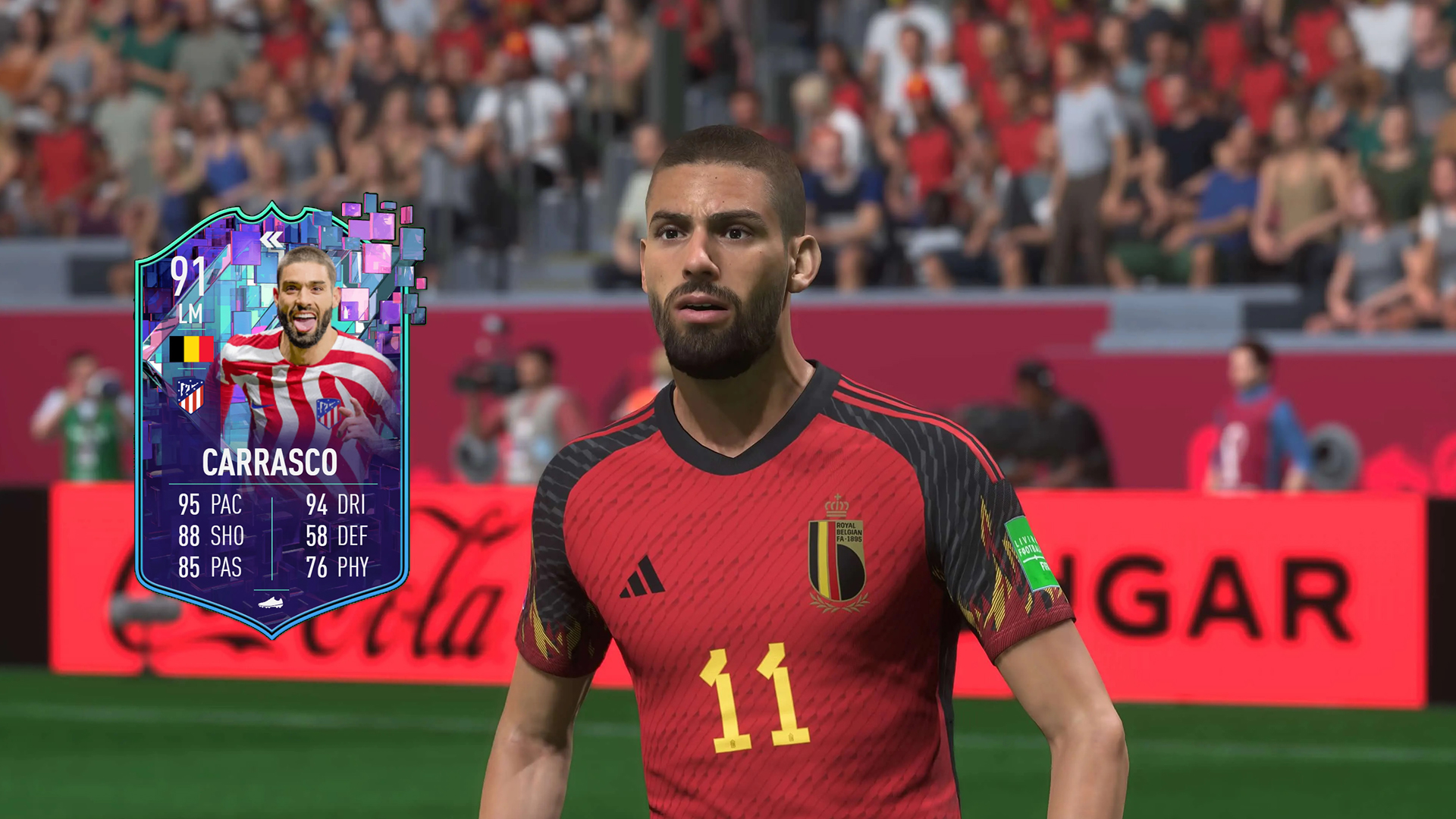Select the Belgium flag on the player card
This screenshot has width=1456, height=819.
click(192, 350)
